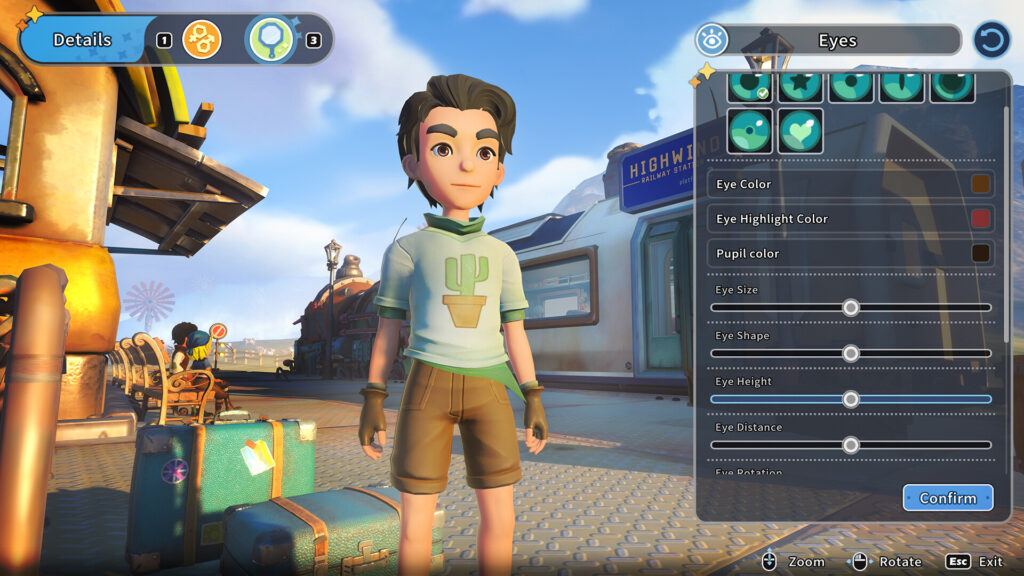
Task: Change the Eye Highlight Color swatch
Action: [980, 219]
